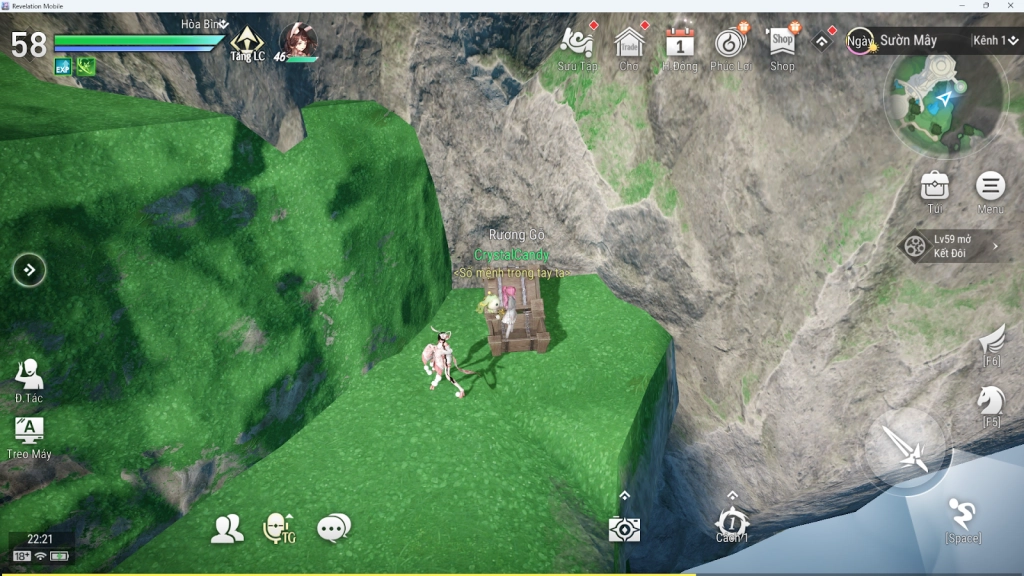Open the H.Động activity calendar
Viewport: 1024px width, 576px height.
tap(680, 43)
